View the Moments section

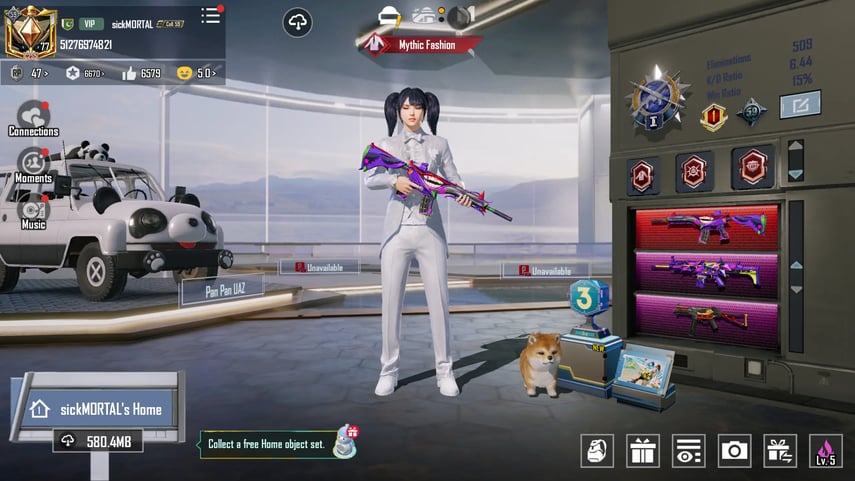pos(33,165)
